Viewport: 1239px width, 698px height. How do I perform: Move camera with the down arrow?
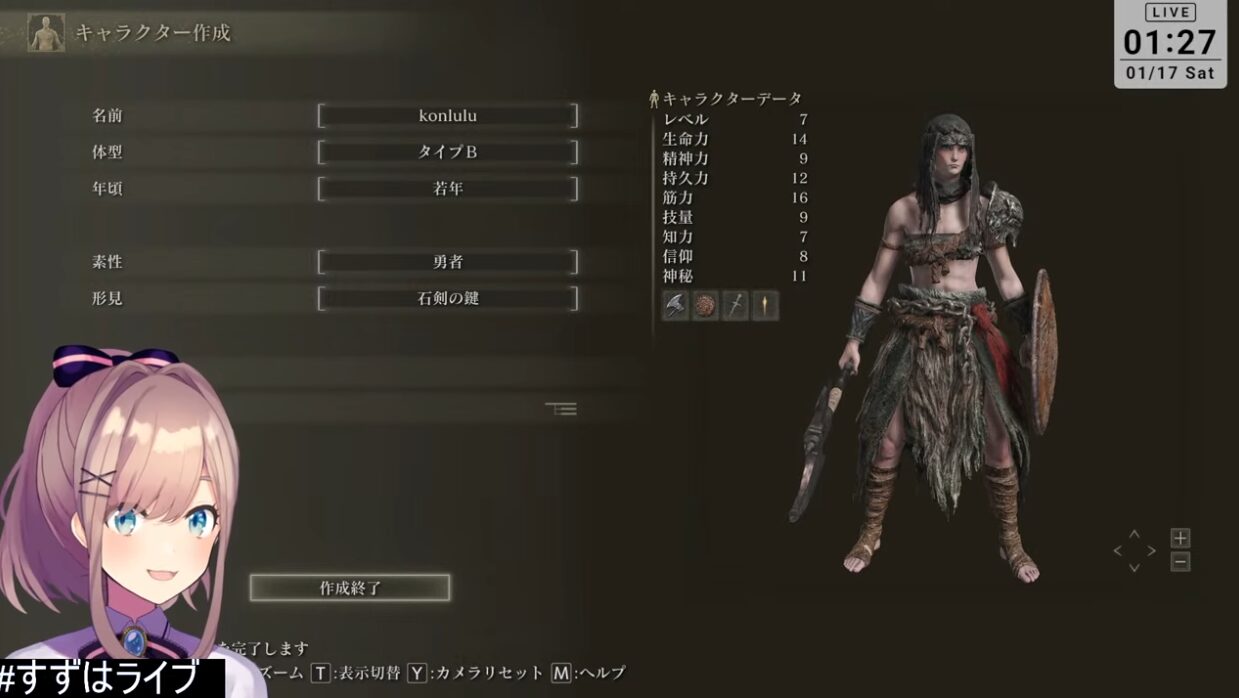coord(1134,567)
